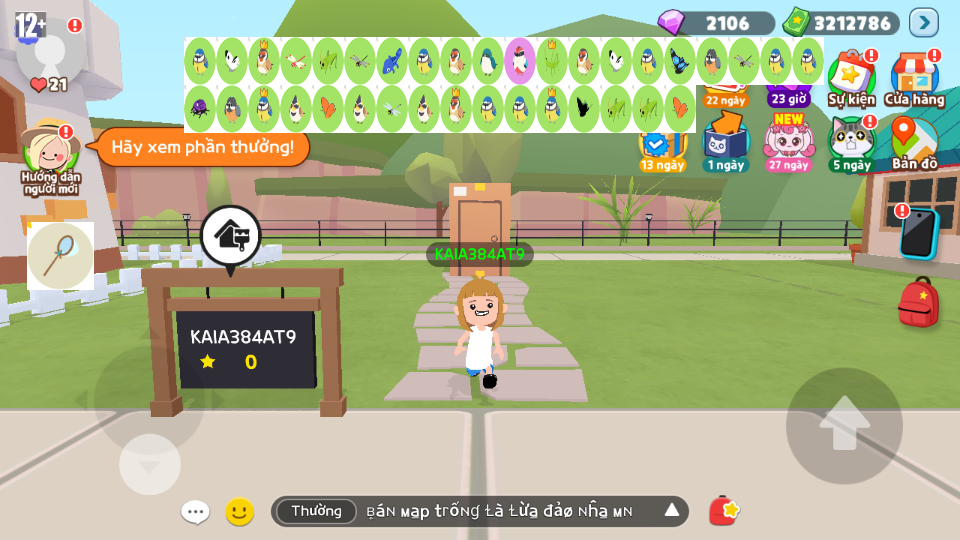Open the red backpack inventory
960x540 pixels.
pyautogui.click(x=917, y=302)
